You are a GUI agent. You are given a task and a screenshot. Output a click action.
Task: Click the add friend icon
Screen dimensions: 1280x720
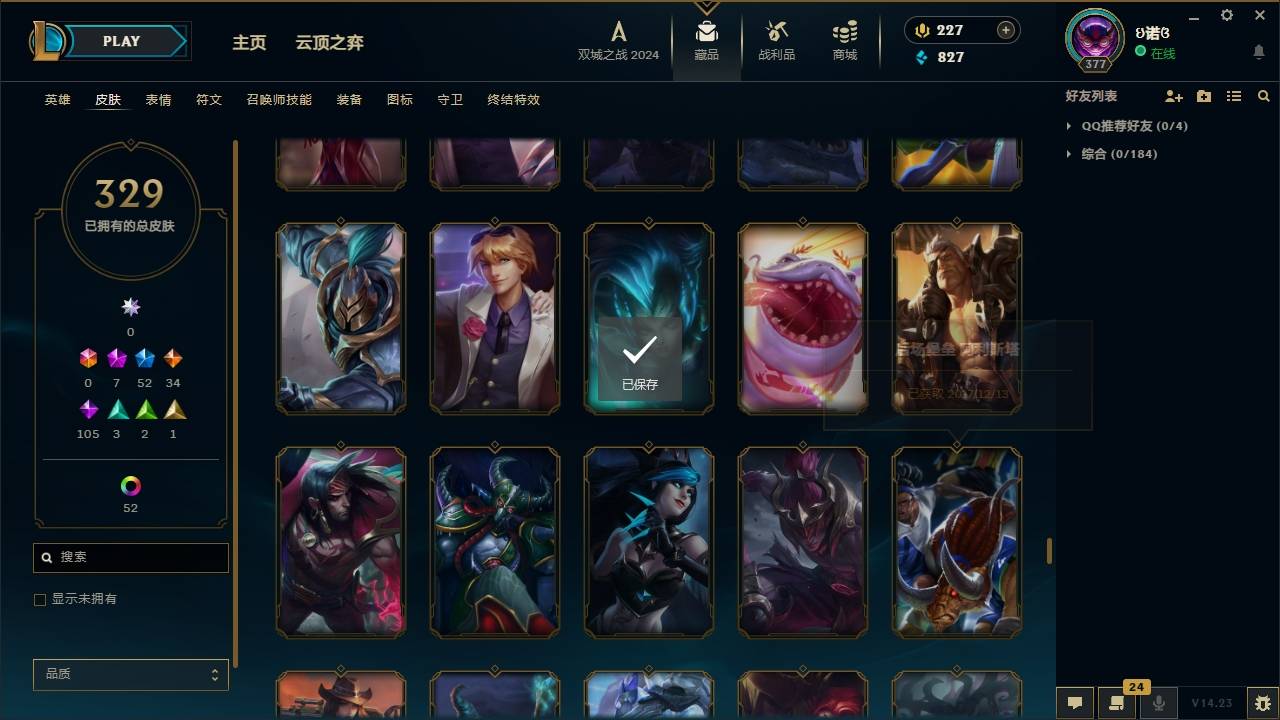coord(1172,96)
